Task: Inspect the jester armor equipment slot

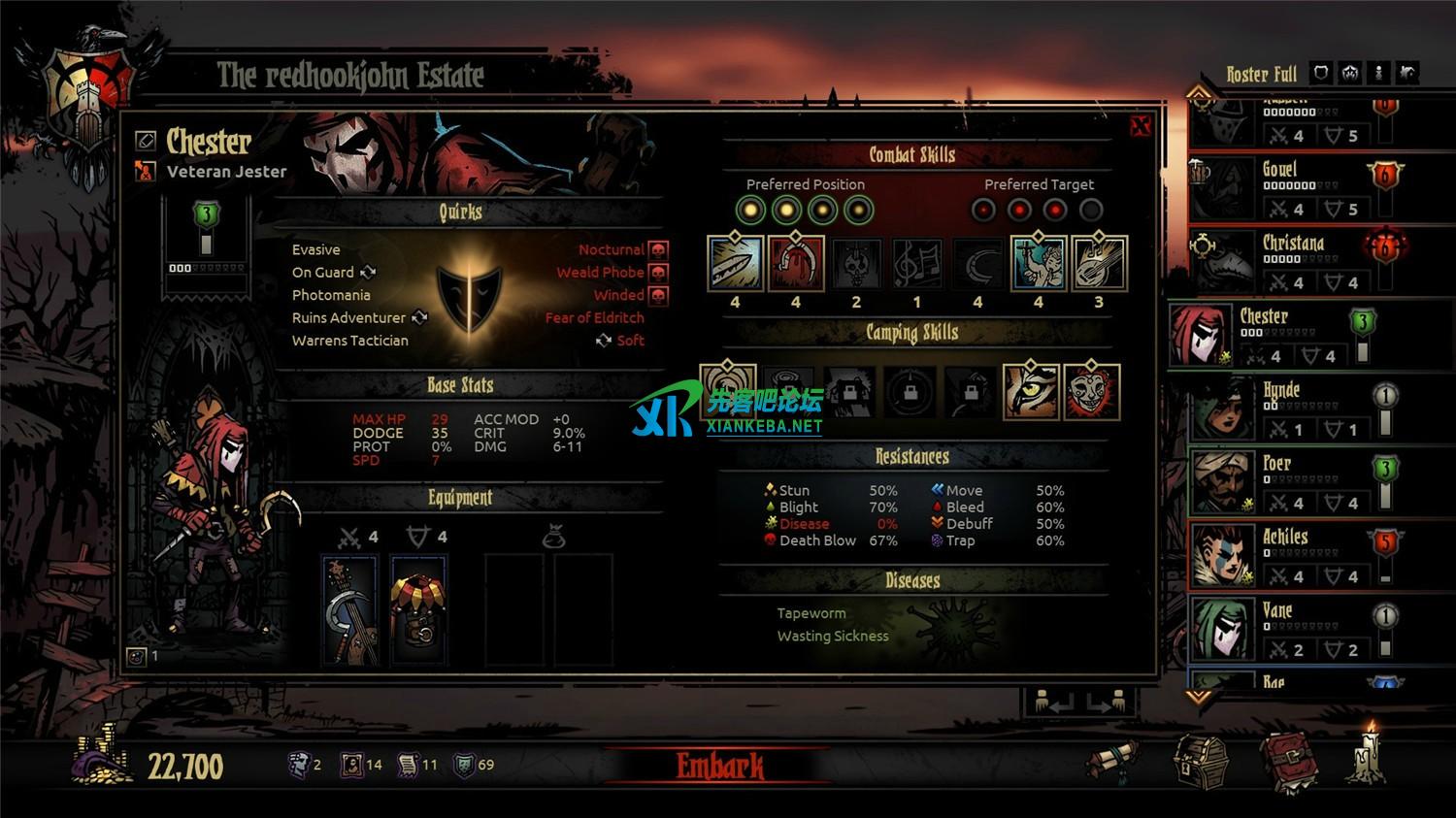Action: (x=418, y=609)
